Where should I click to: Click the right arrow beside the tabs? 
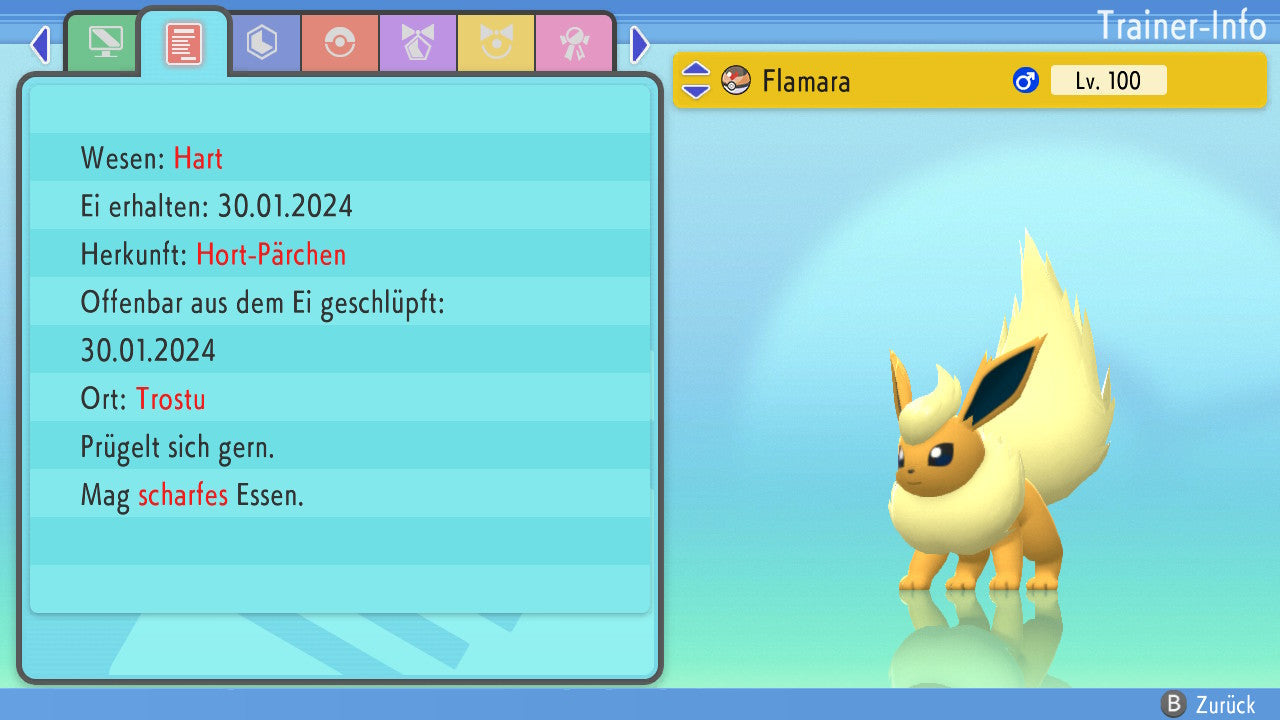640,44
